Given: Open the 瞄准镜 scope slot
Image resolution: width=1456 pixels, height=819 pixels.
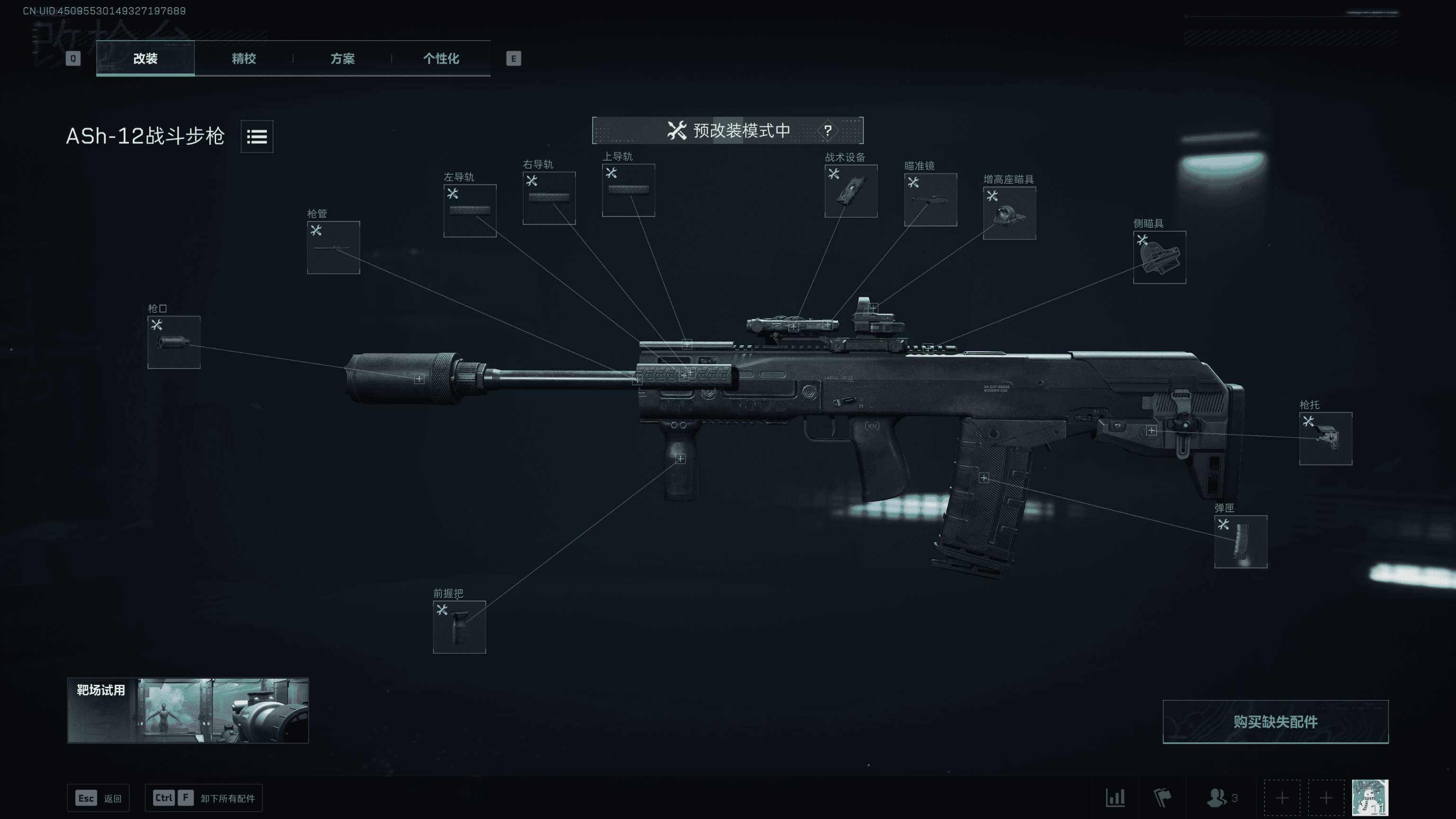Looking at the screenshot, I should pos(930,200).
